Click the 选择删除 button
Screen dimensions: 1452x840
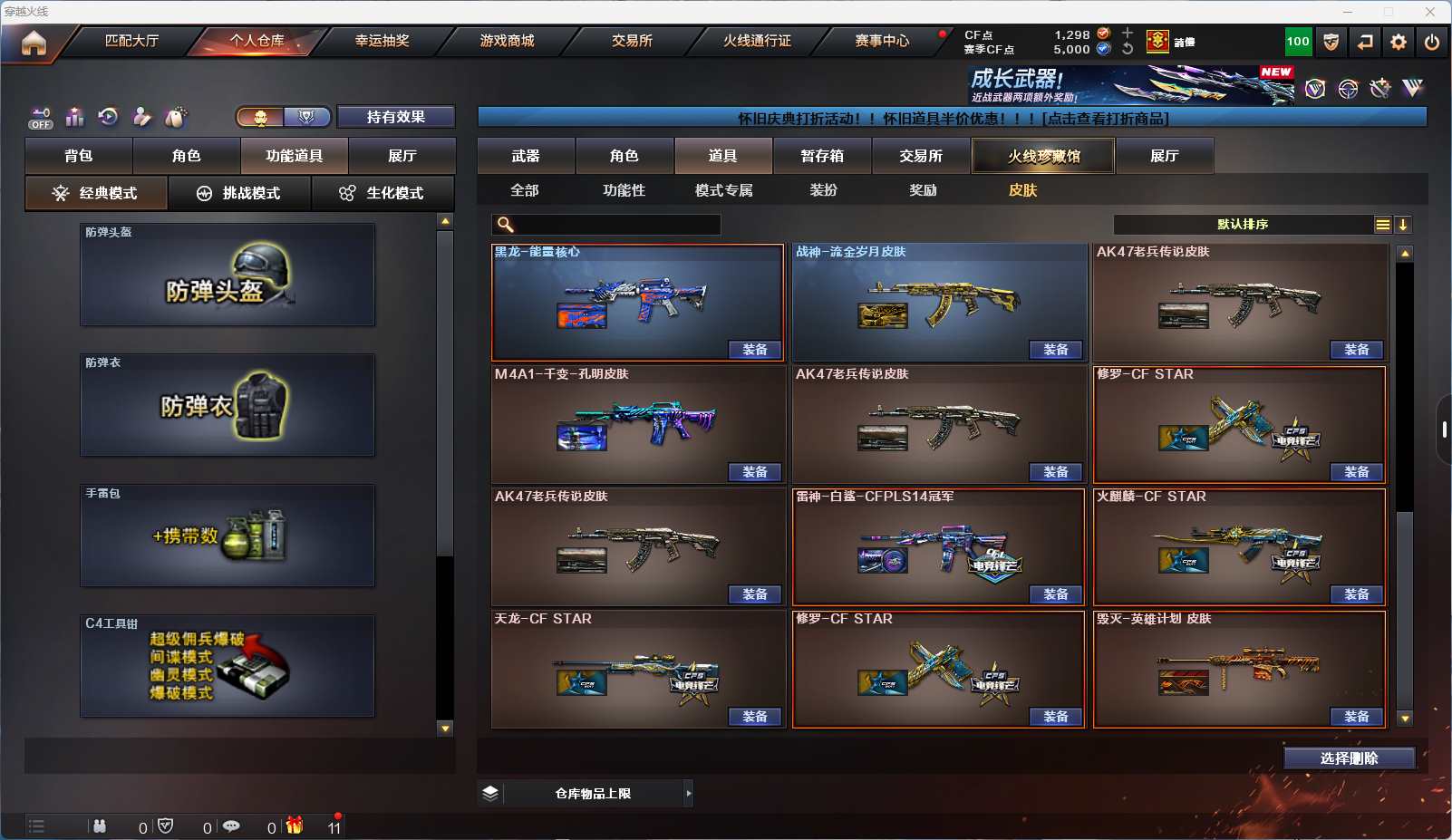pyautogui.click(x=1349, y=758)
